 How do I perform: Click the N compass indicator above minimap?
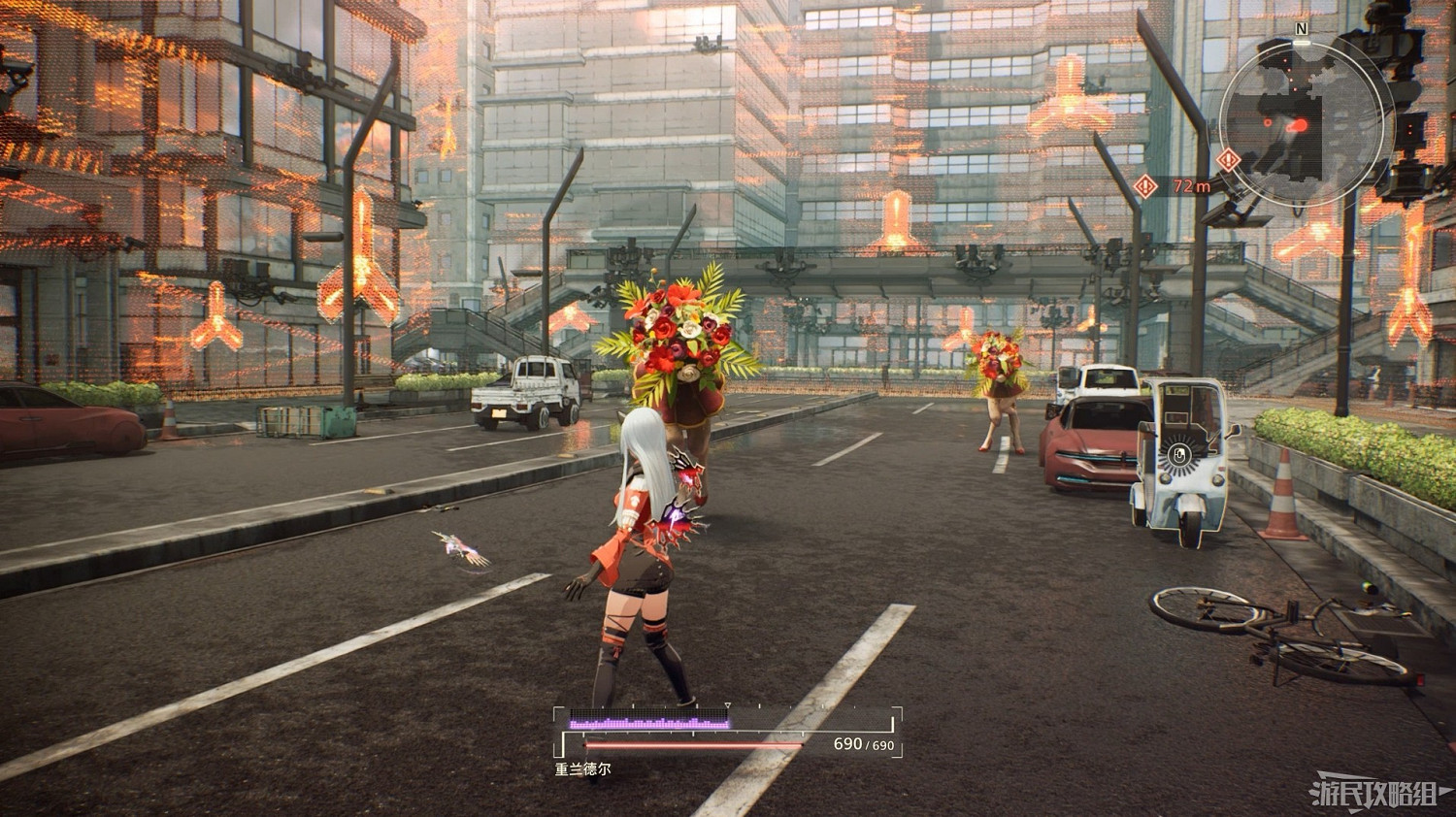1301,30
